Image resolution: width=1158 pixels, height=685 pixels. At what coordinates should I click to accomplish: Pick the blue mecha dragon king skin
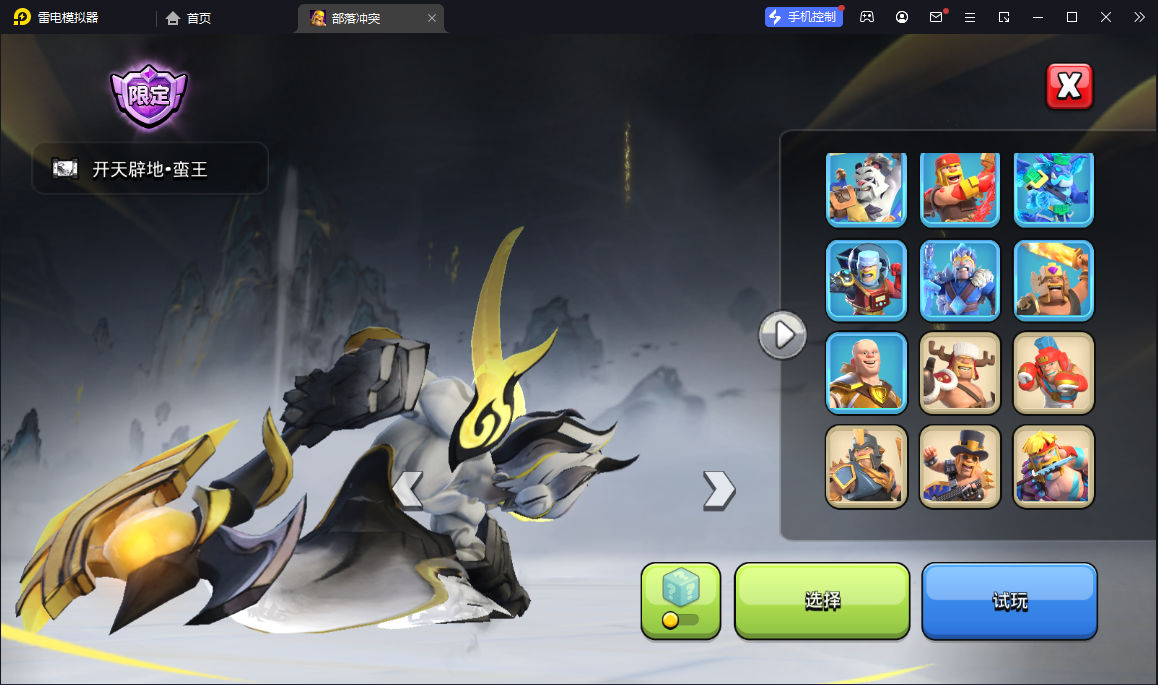coord(1054,188)
